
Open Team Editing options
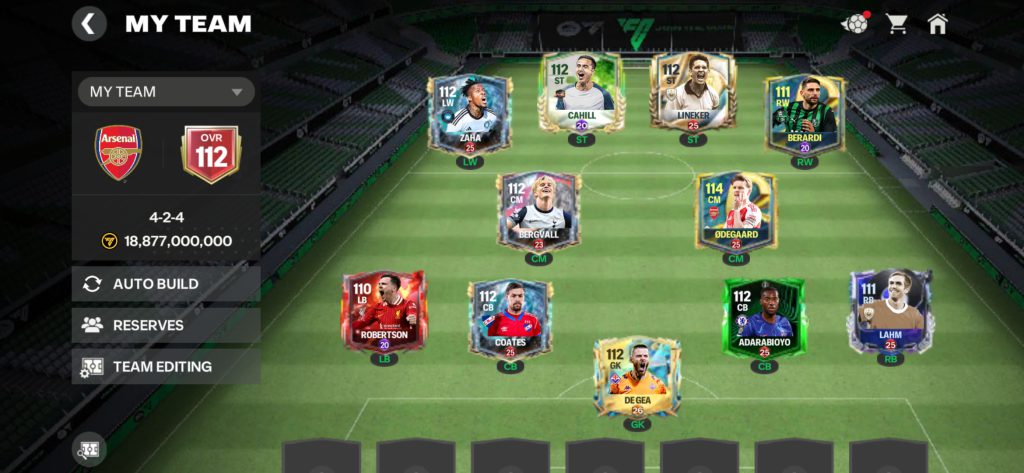[x=166, y=366]
